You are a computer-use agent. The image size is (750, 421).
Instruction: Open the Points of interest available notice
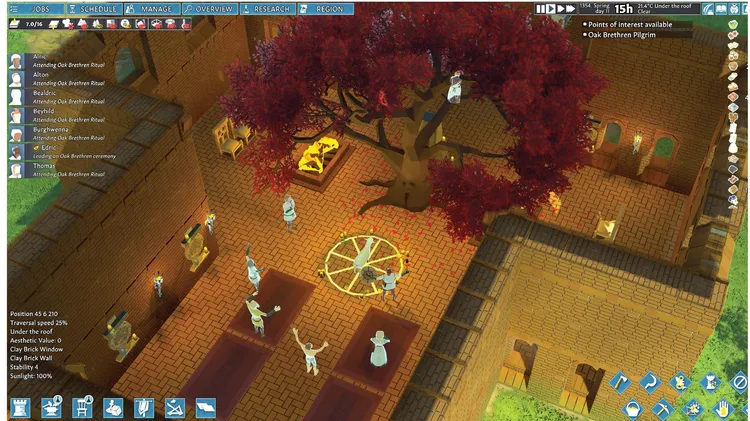coord(628,24)
